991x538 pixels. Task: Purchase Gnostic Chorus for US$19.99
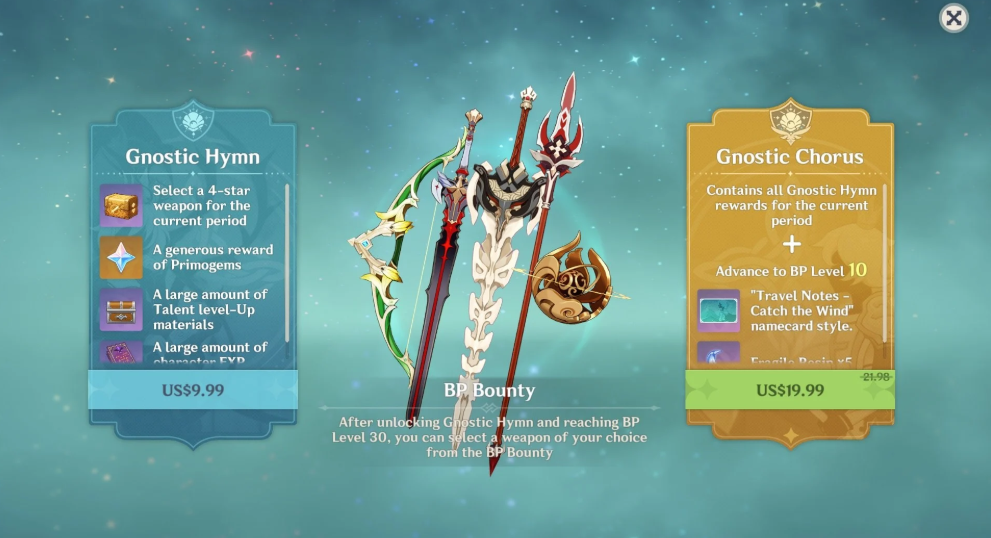pyautogui.click(x=790, y=389)
